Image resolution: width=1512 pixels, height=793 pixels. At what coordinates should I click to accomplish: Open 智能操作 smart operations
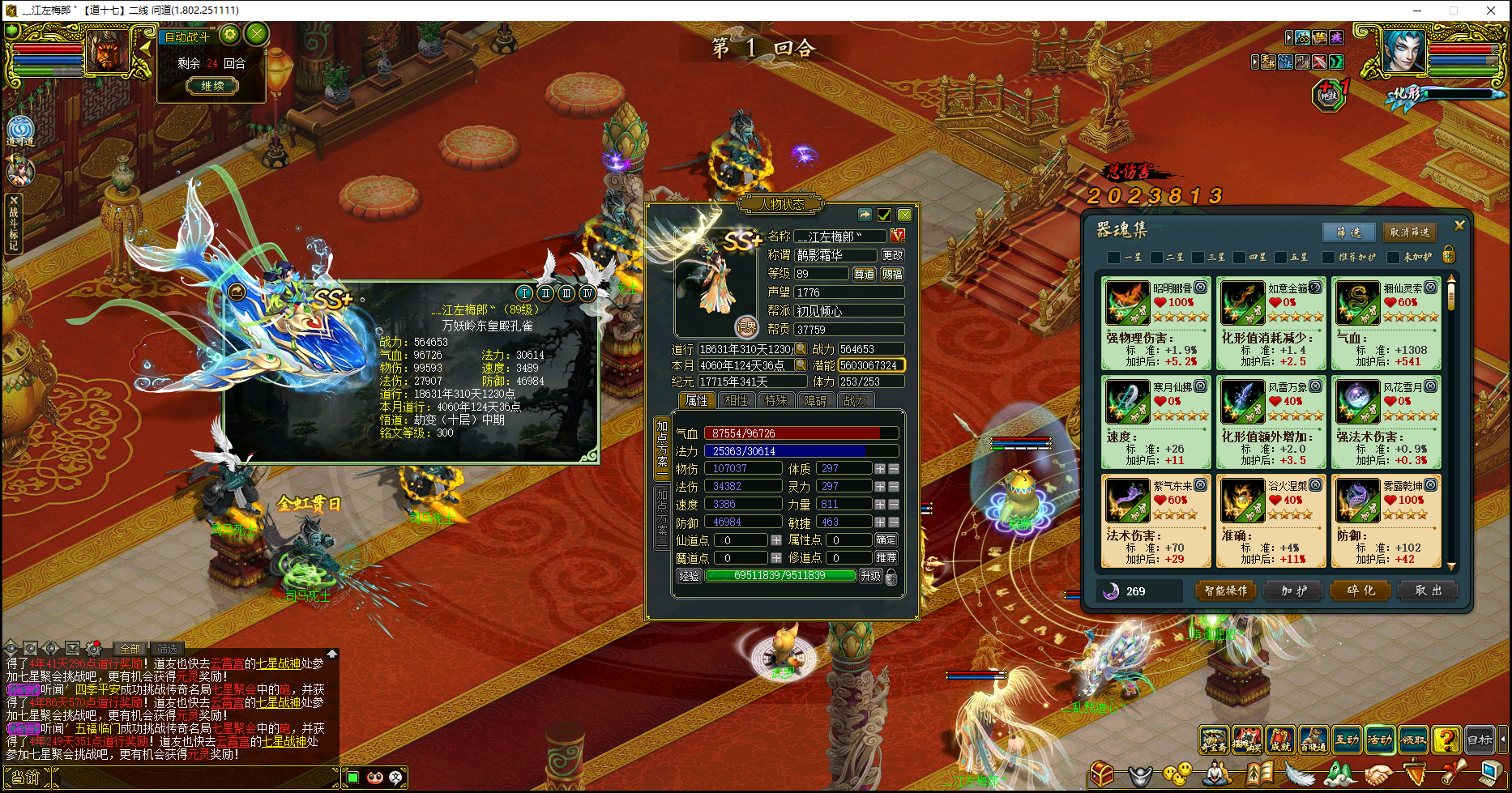coord(1226,591)
